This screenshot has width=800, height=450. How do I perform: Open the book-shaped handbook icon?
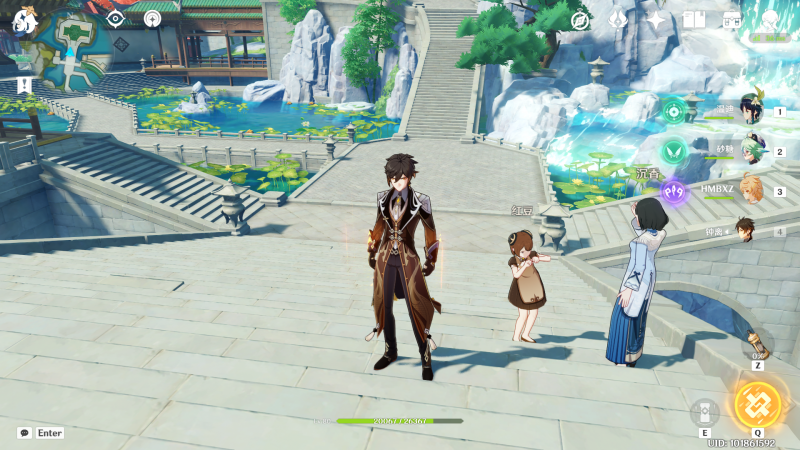[694, 20]
